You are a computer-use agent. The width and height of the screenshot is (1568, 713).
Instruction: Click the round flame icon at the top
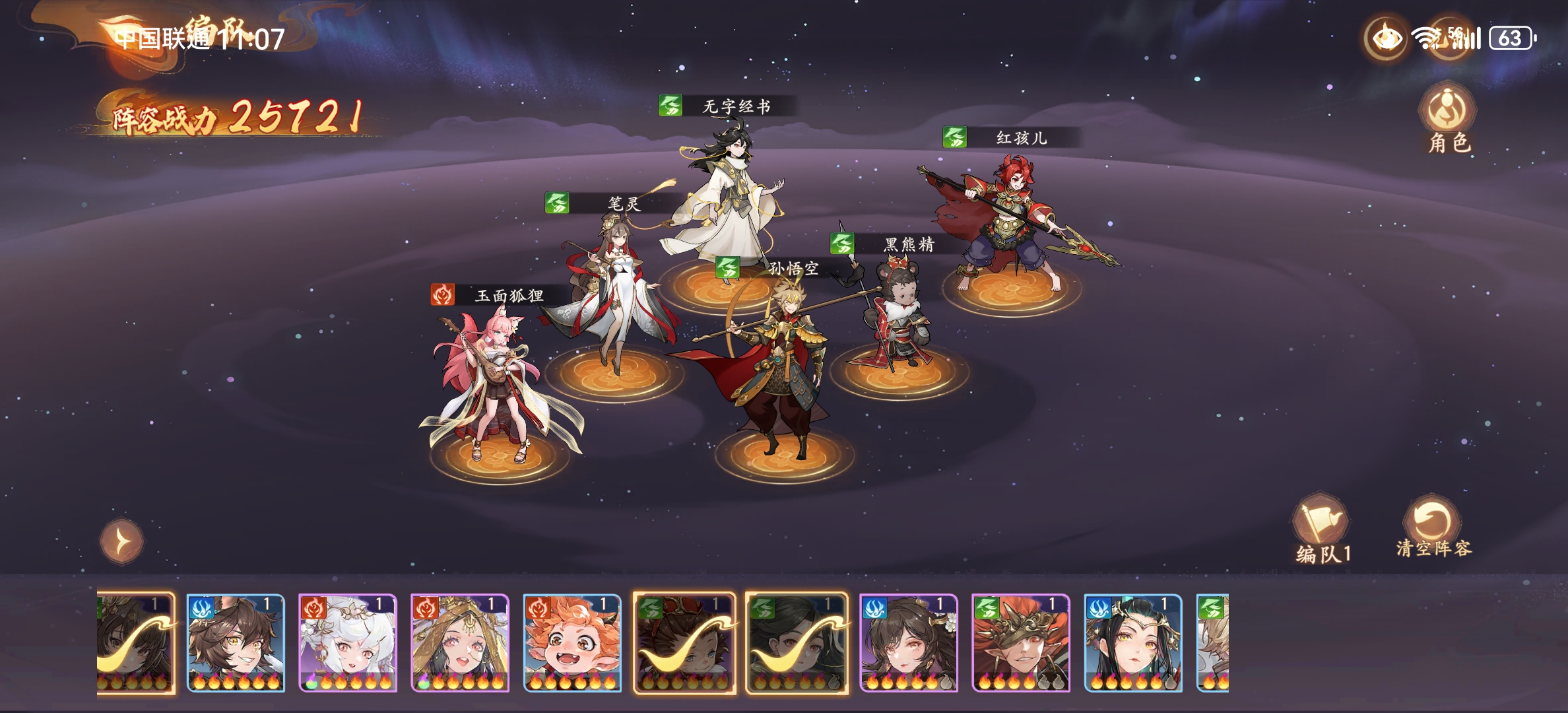pyautogui.click(x=1386, y=38)
